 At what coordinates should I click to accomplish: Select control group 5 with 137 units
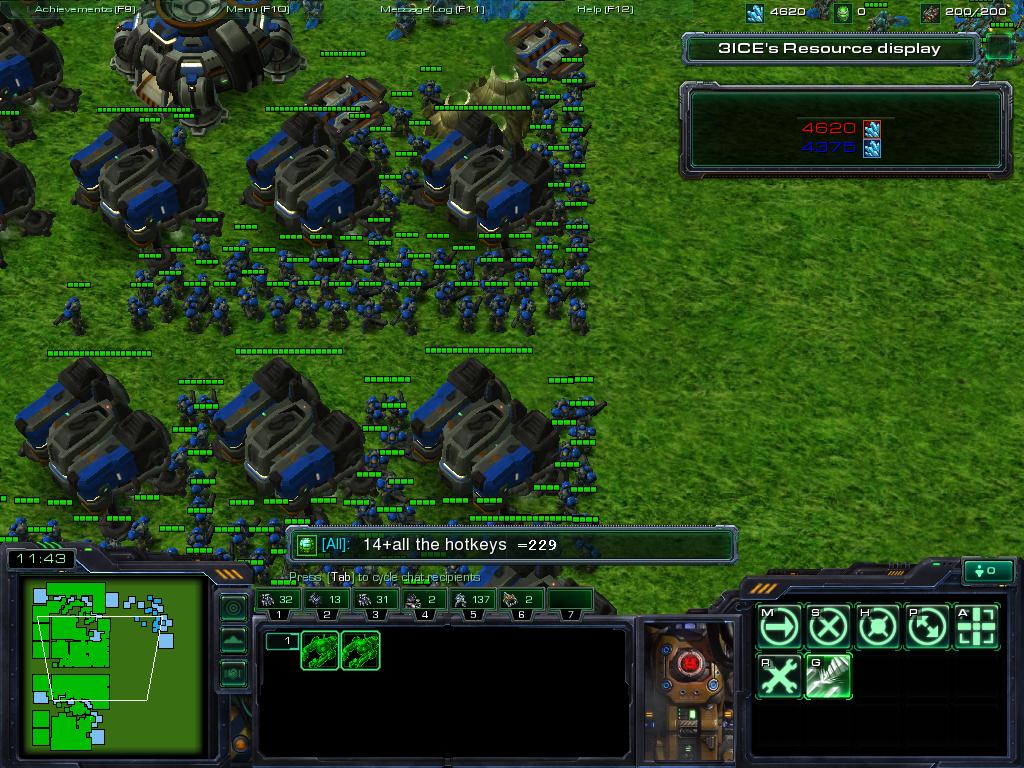(473, 600)
